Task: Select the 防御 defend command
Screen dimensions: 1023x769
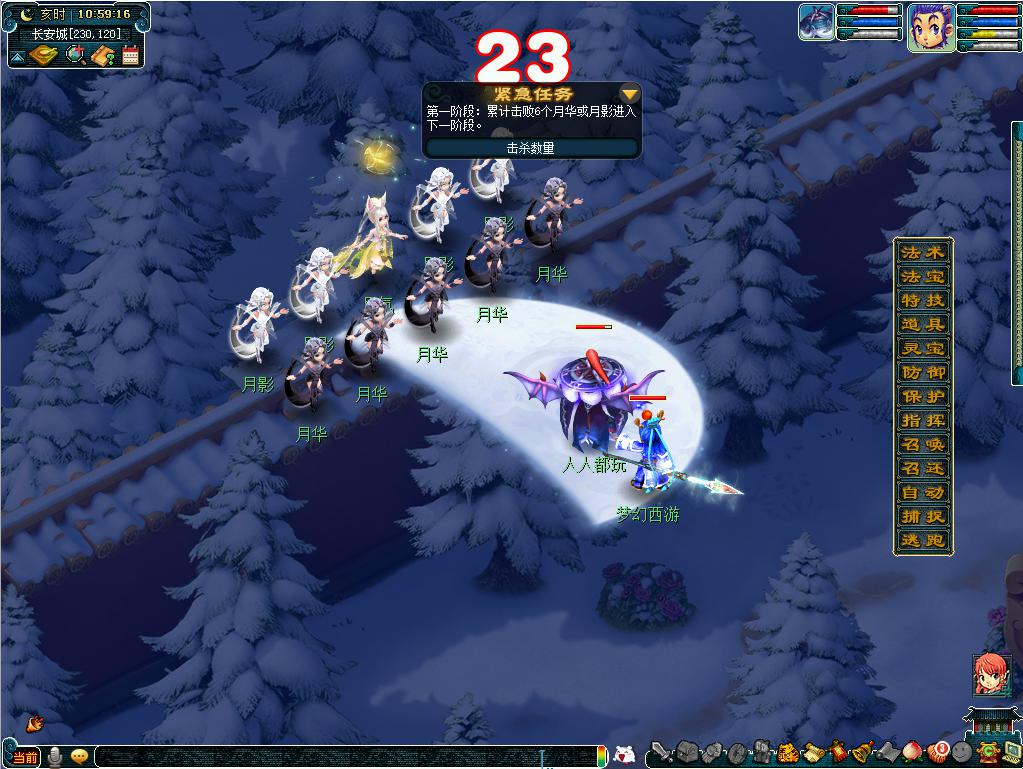Action: pyautogui.click(x=922, y=373)
